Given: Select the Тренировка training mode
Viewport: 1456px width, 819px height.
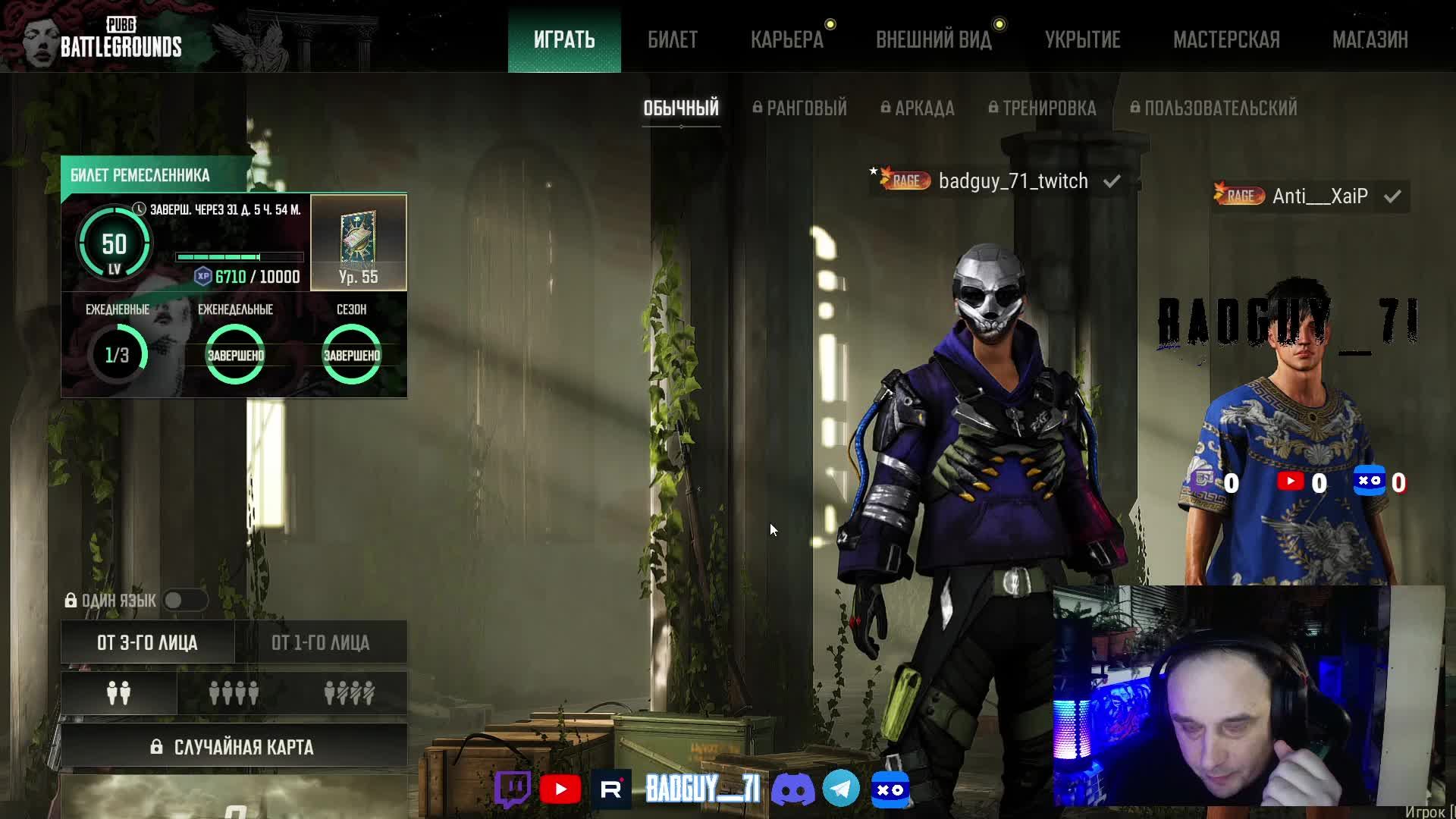Looking at the screenshot, I should point(1043,108).
